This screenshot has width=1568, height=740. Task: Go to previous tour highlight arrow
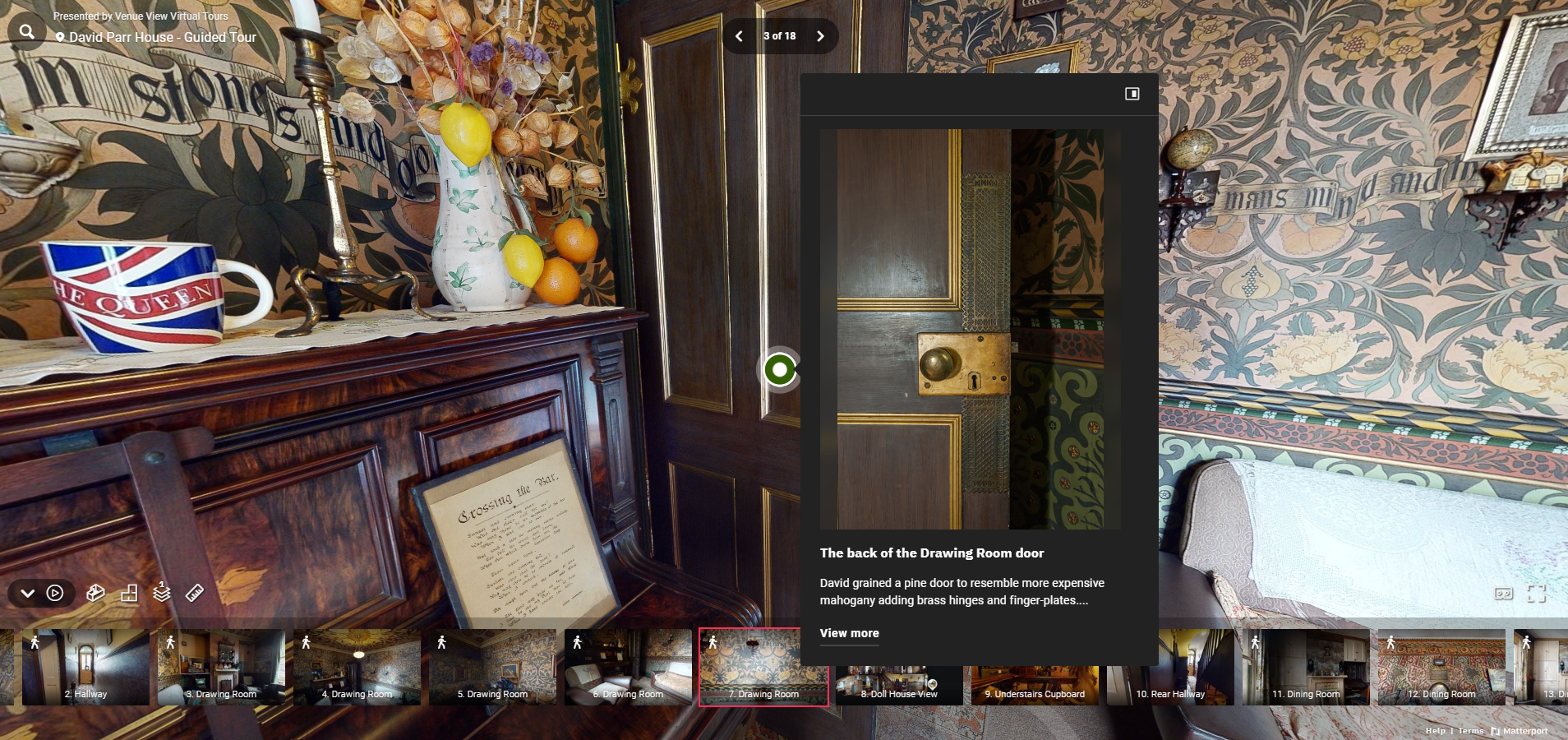point(739,36)
